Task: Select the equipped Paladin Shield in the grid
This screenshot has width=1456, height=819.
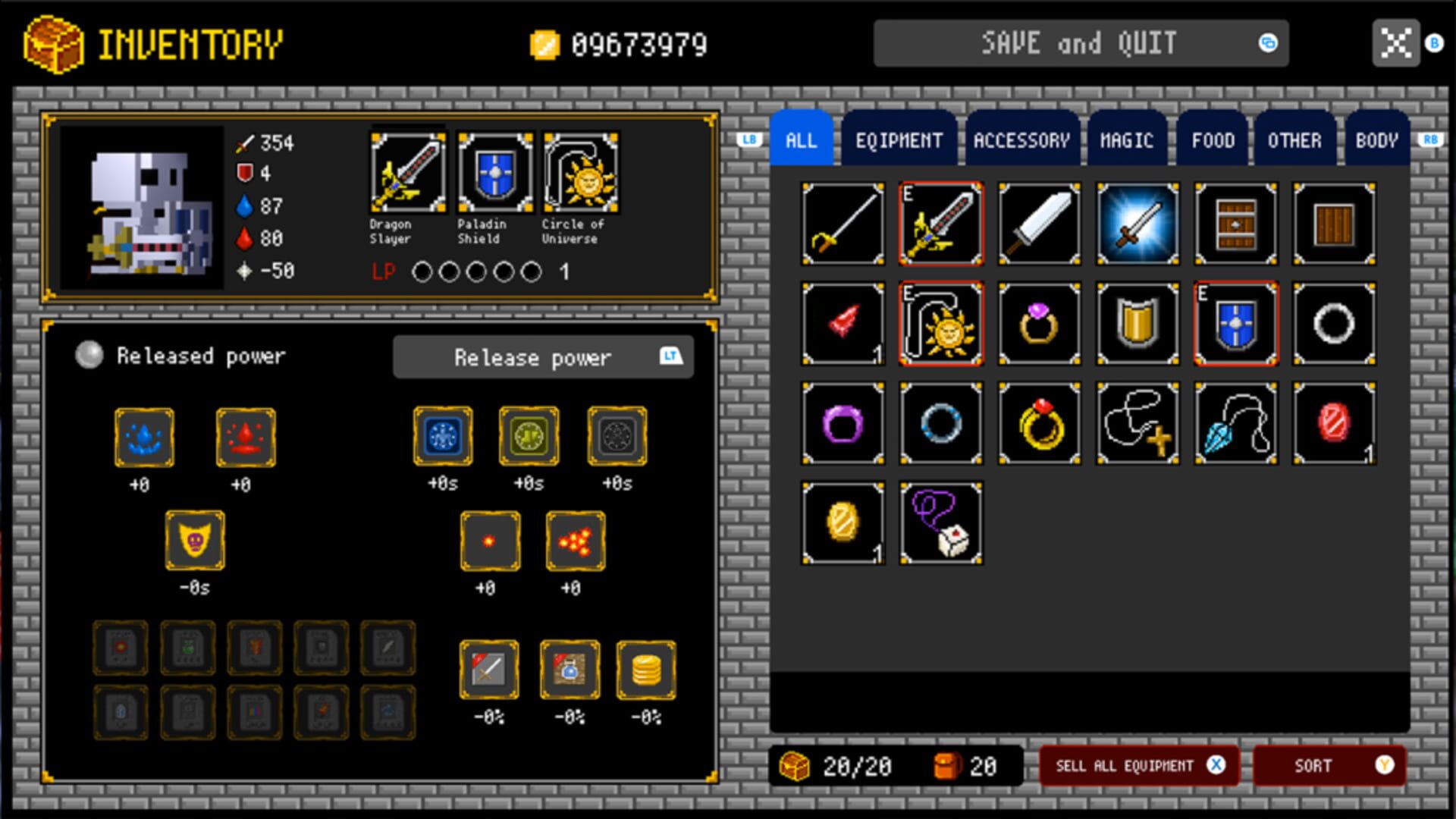Action: [1235, 323]
